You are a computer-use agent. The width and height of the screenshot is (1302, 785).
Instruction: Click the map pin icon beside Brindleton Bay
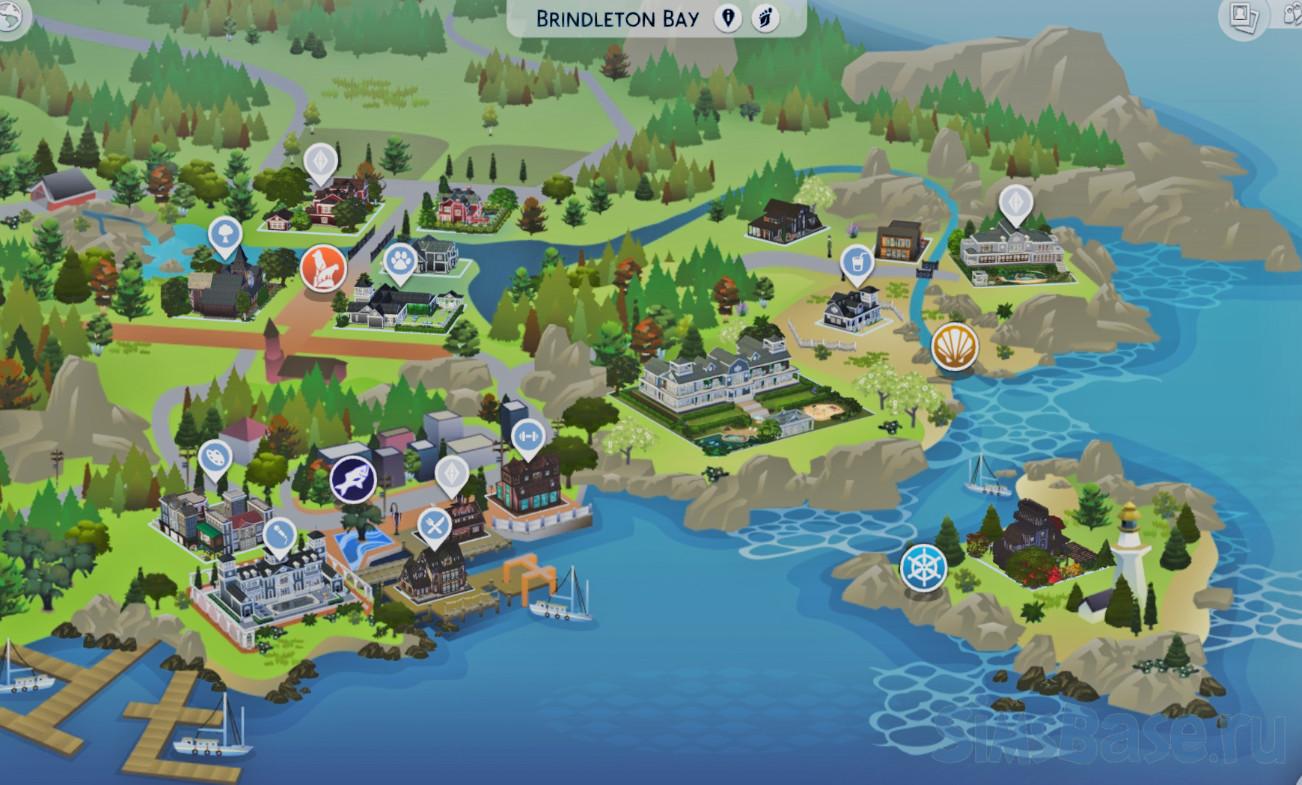click(x=728, y=19)
